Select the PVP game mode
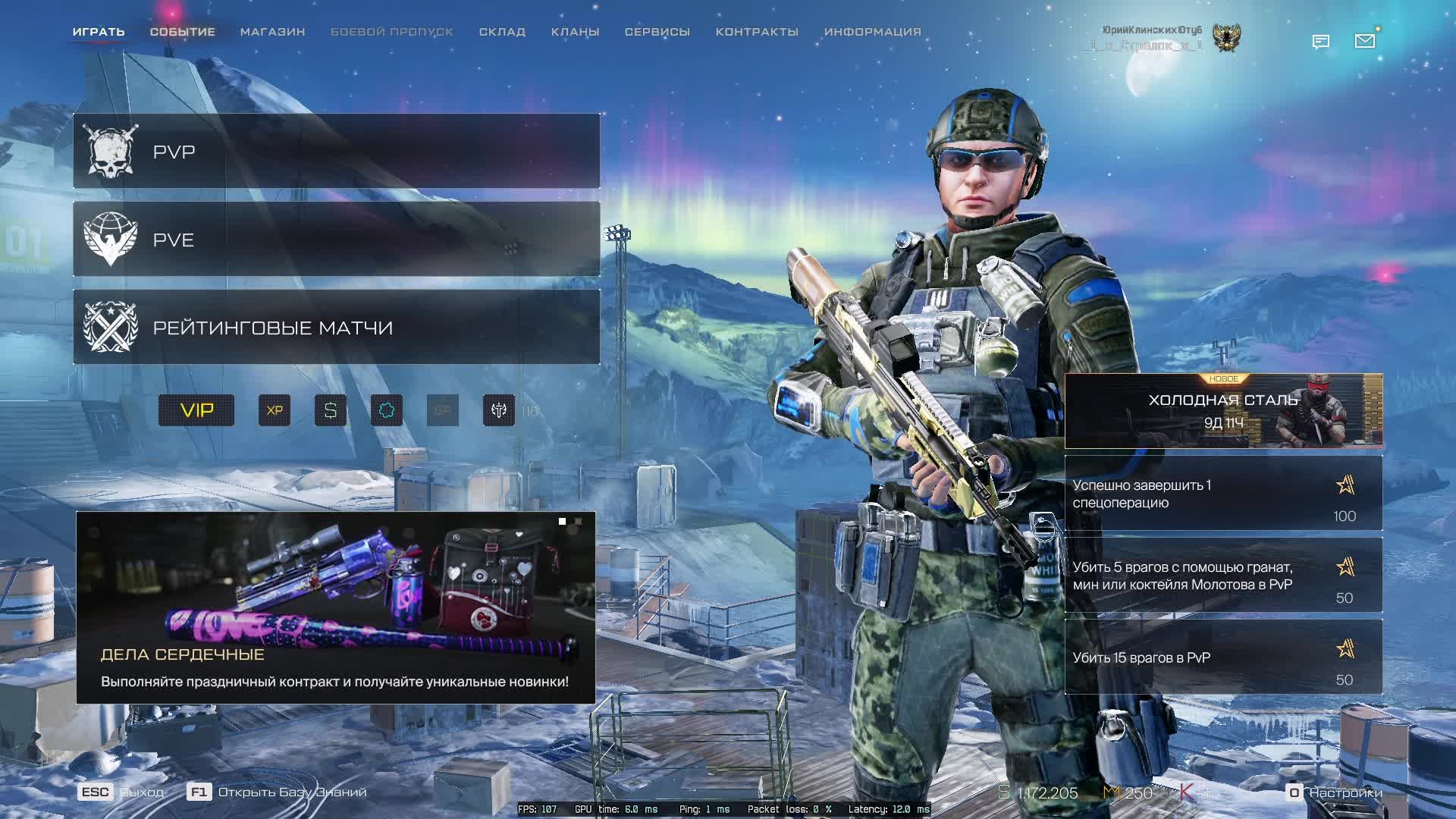This screenshot has width=1456, height=819. pyautogui.click(x=336, y=151)
